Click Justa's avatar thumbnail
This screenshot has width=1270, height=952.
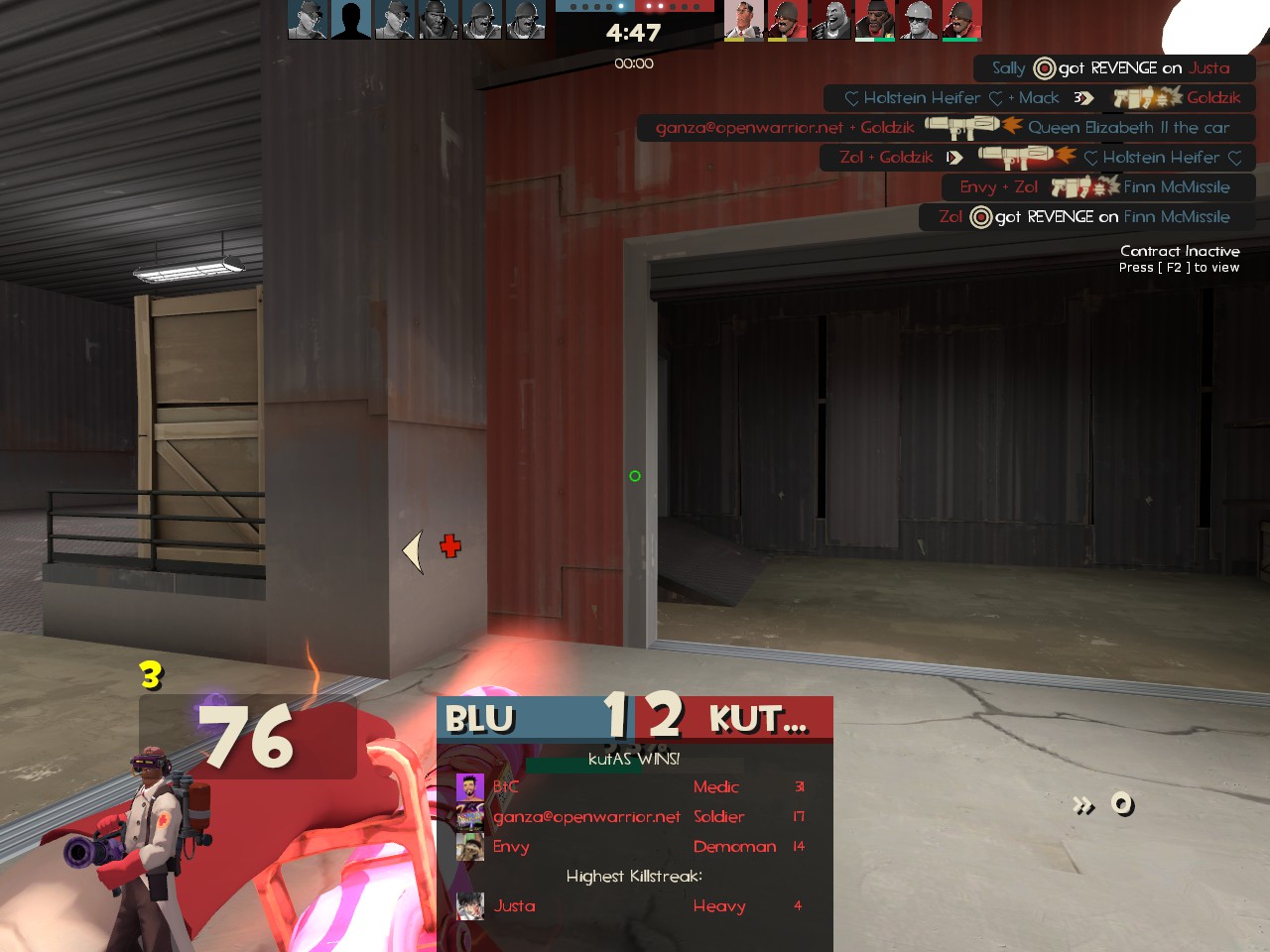pos(469,905)
